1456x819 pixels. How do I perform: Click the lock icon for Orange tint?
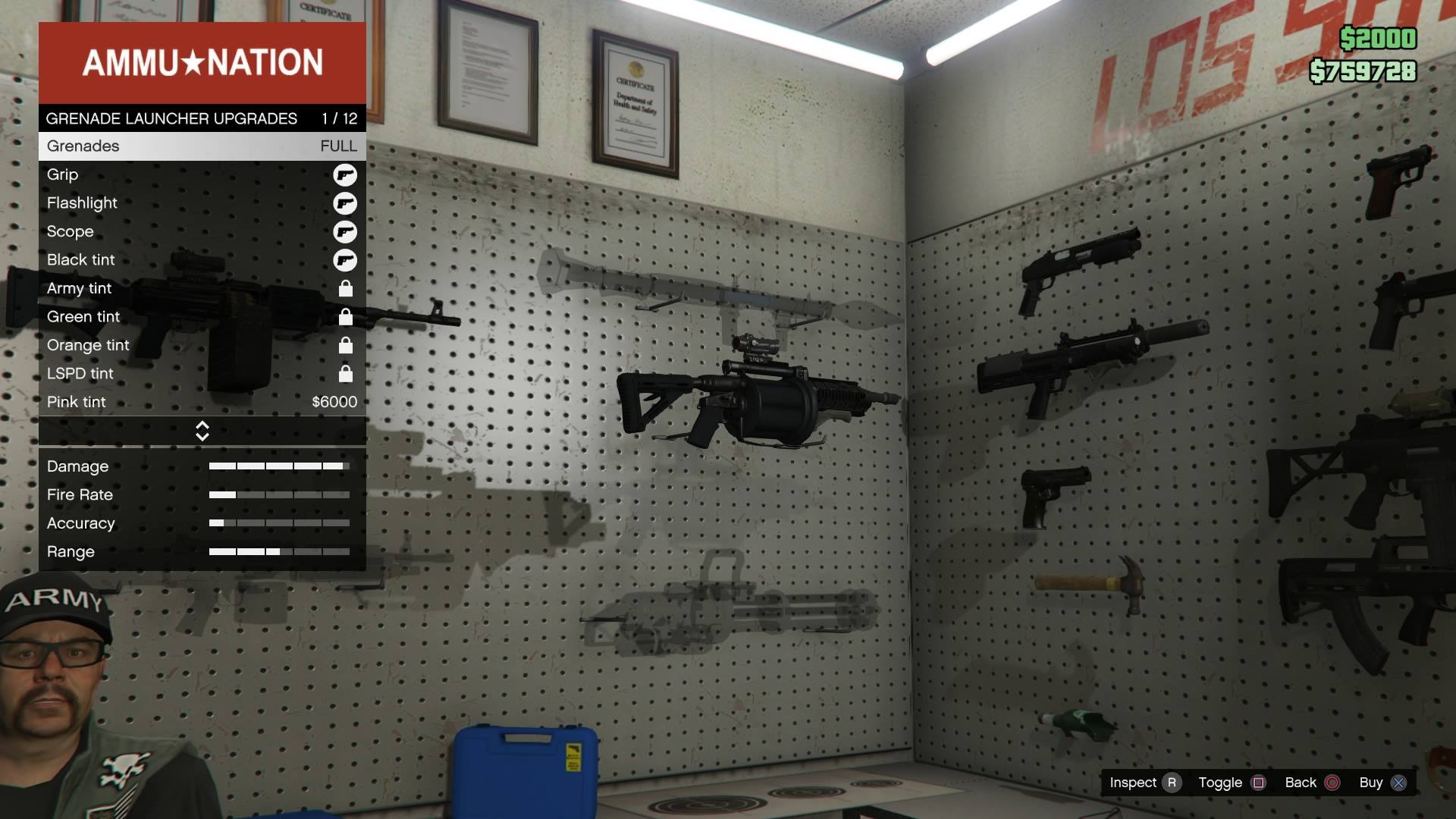click(346, 345)
